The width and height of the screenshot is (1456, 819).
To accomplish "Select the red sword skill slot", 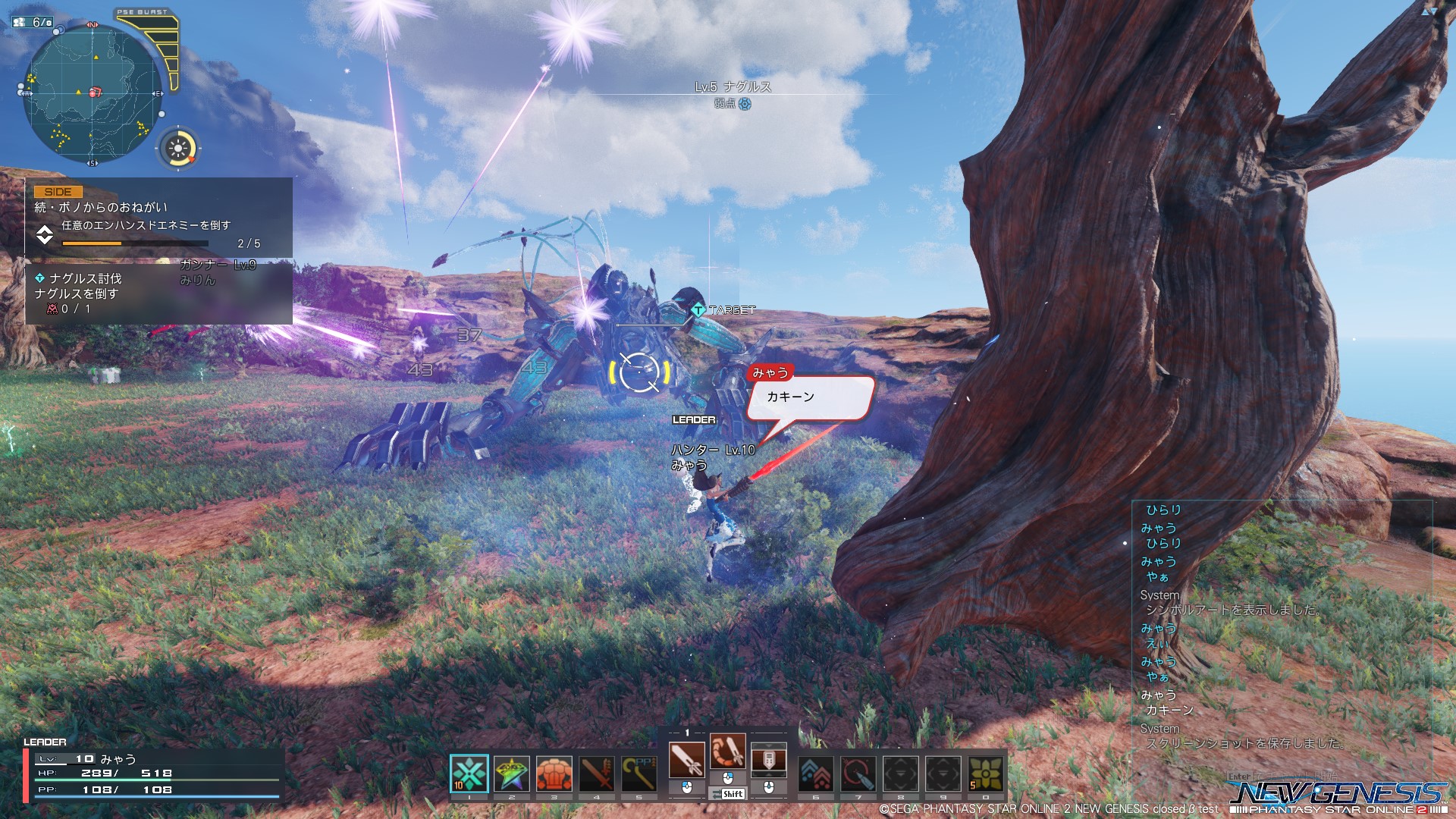I will coord(596,773).
